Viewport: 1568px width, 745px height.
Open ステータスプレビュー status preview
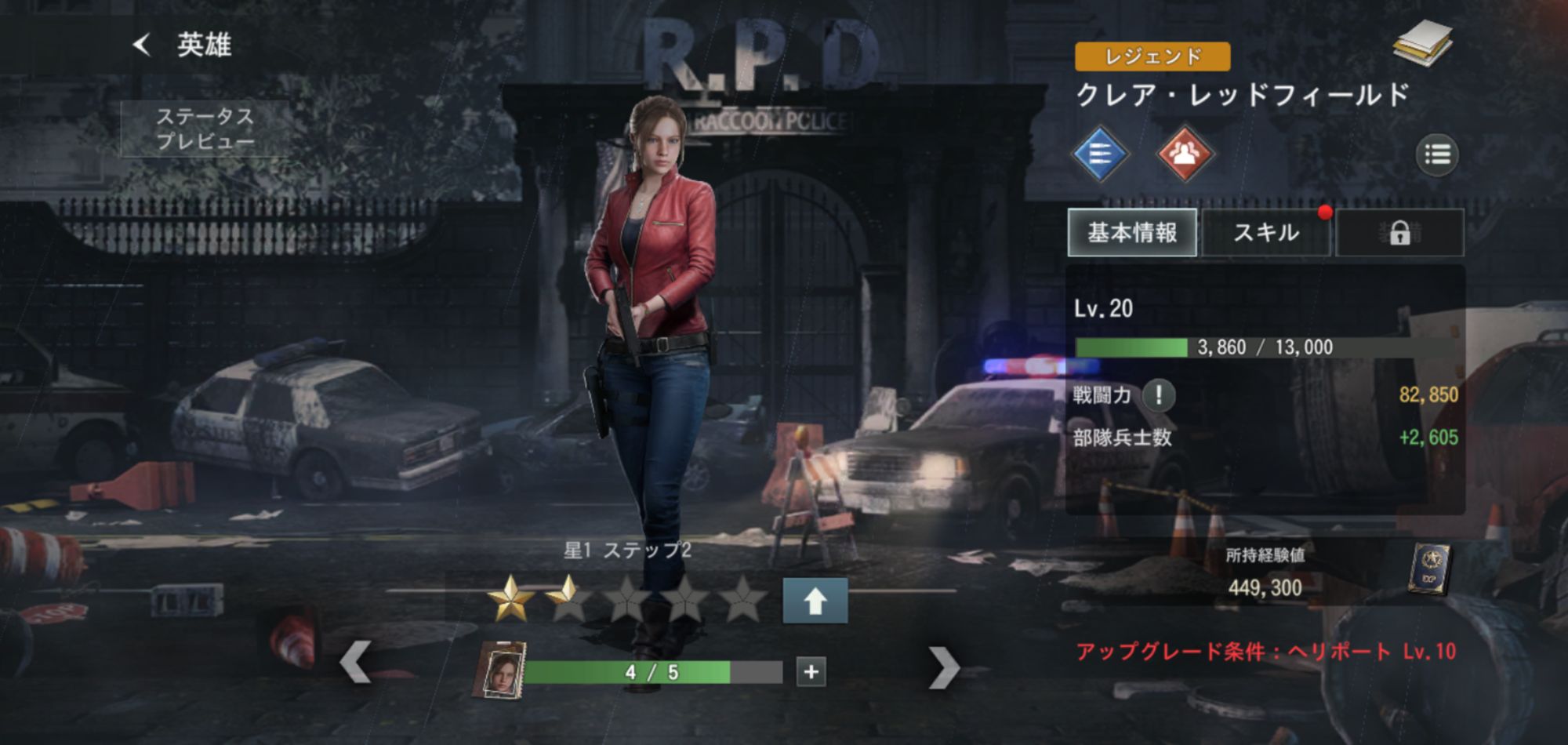pyautogui.click(x=205, y=129)
